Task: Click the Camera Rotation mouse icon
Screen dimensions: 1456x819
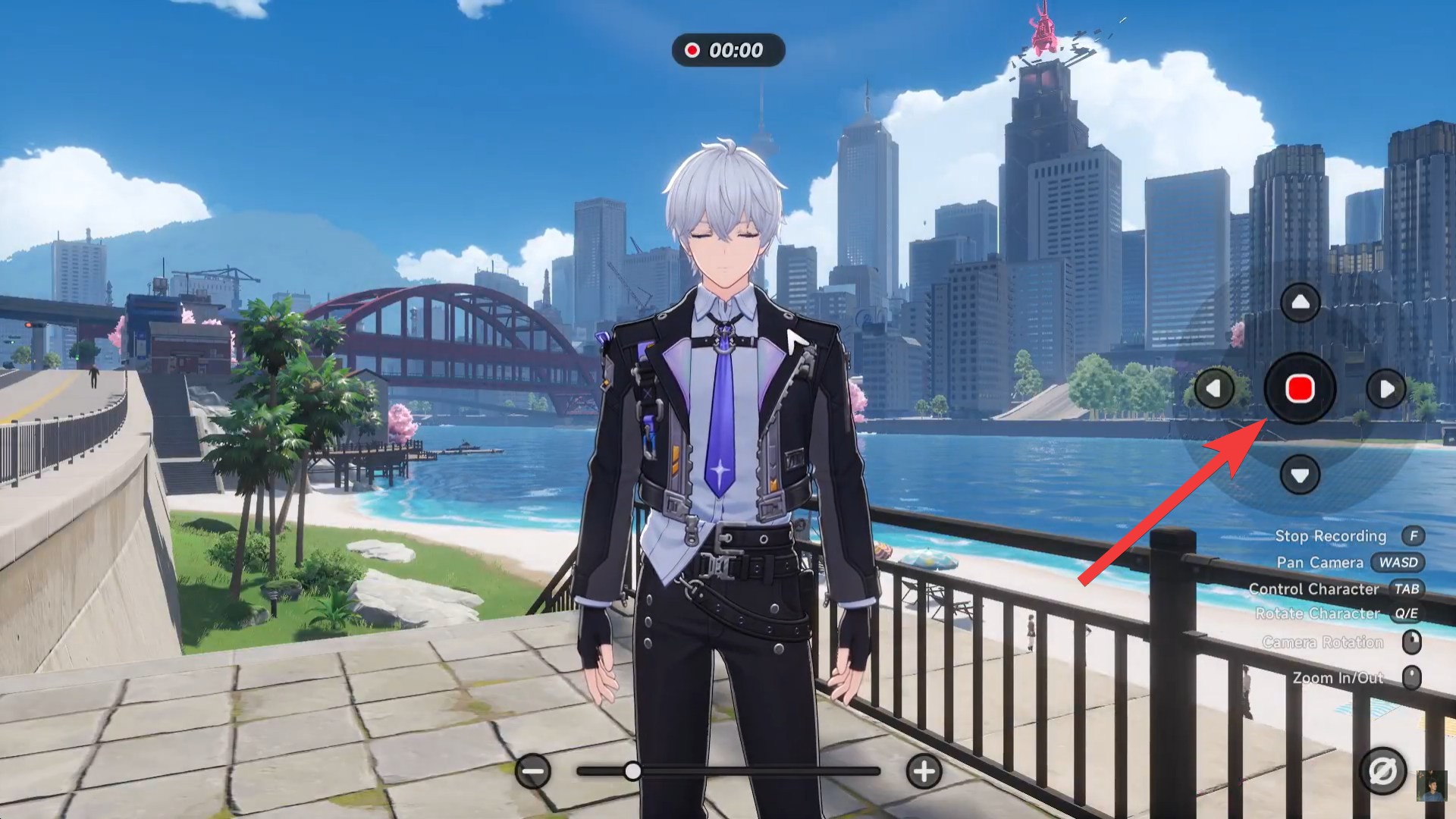Action: 1412,642
